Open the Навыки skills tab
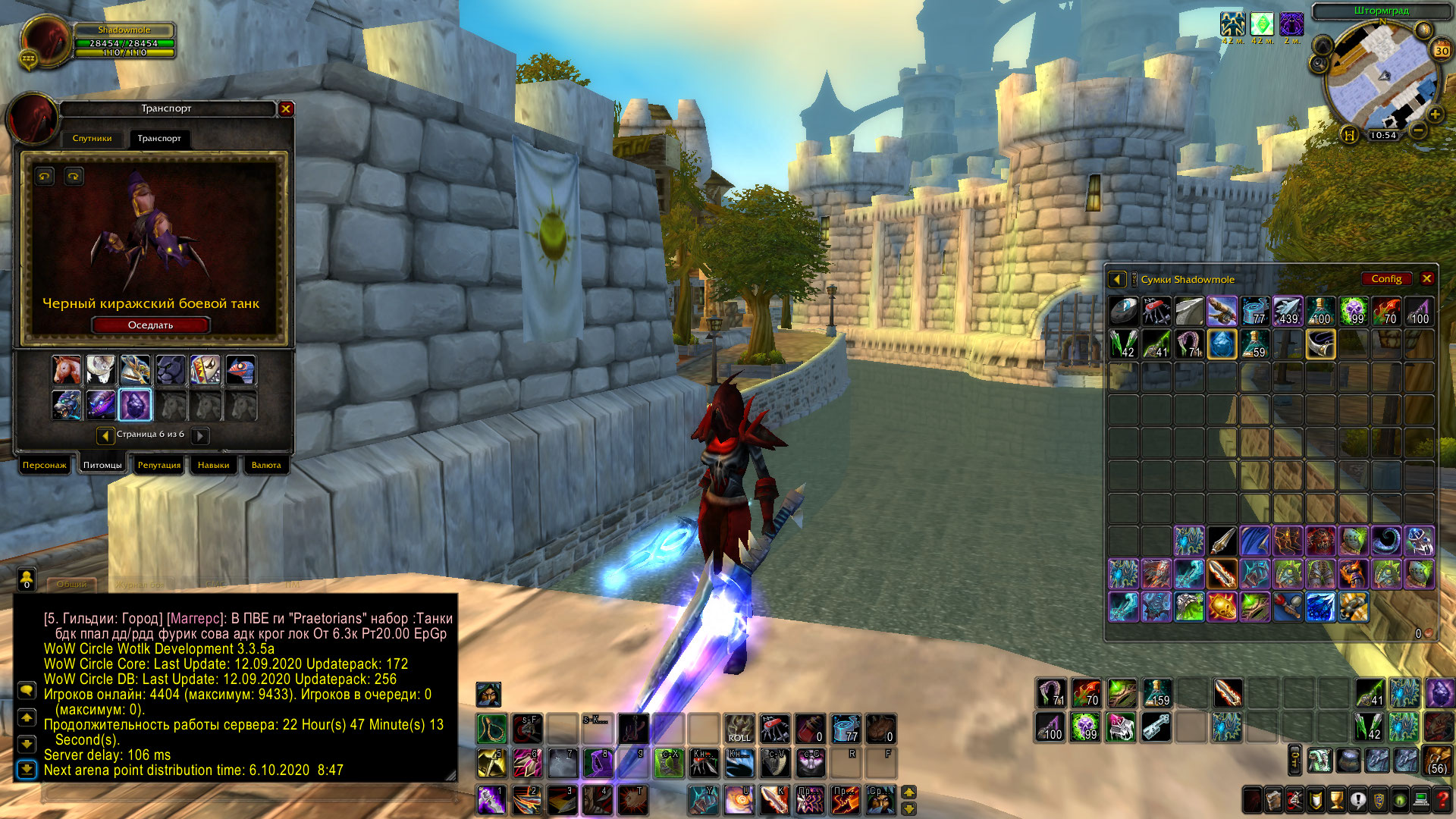This screenshot has height=819, width=1456. click(213, 465)
